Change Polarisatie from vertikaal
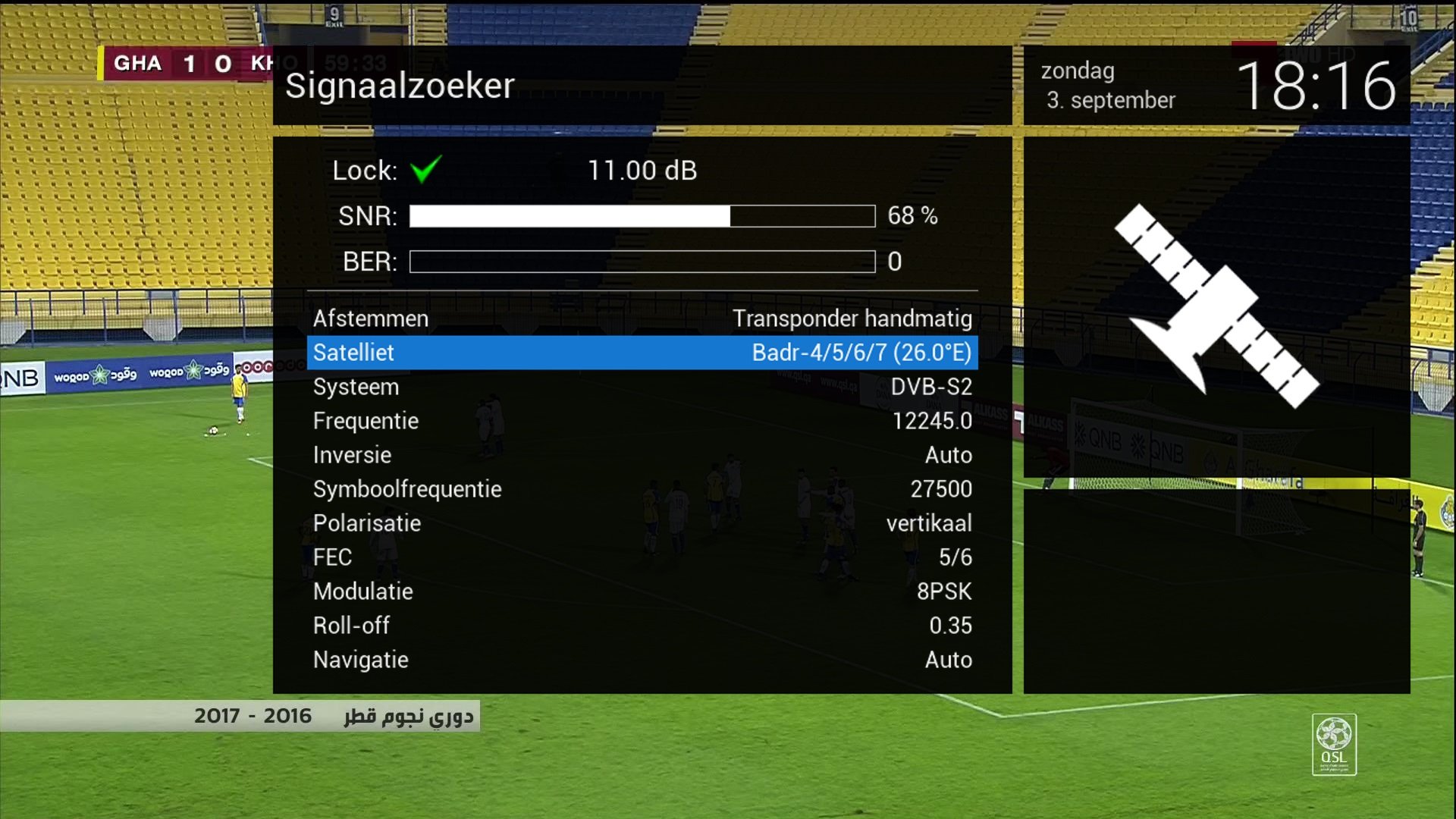 coord(642,523)
